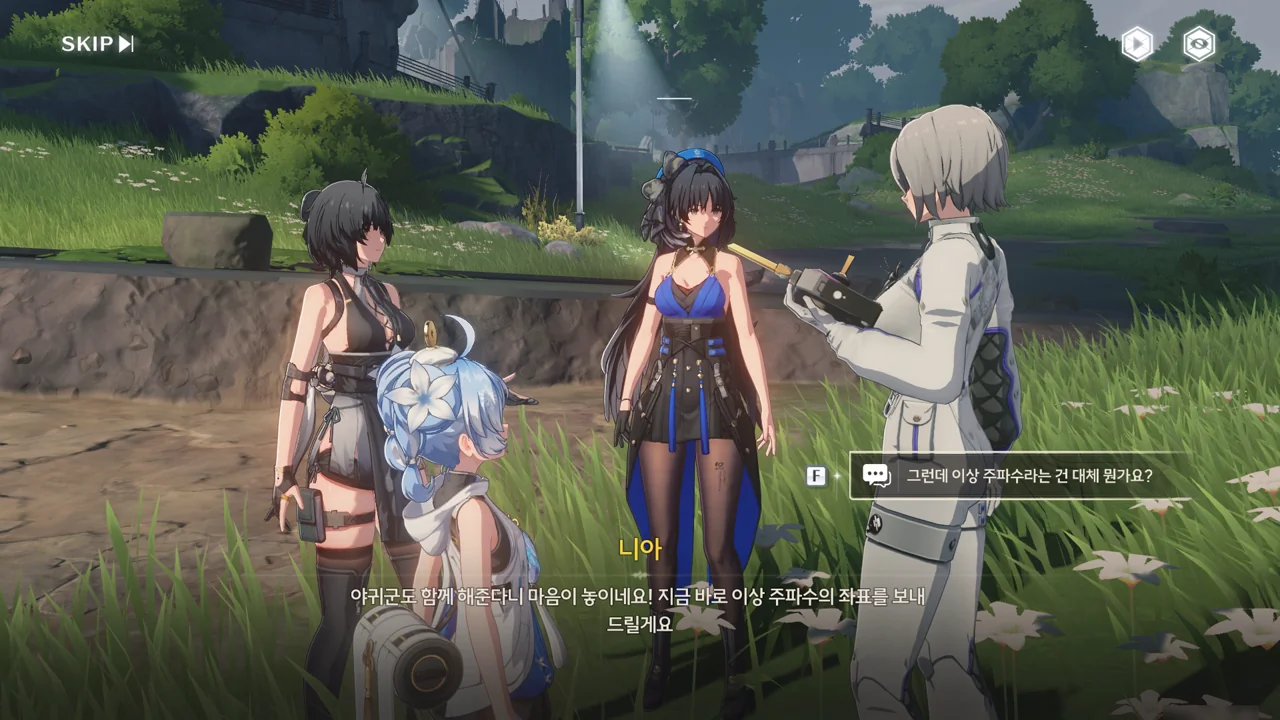Skip the cutscene dialogue
Image resolution: width=1280 pixels, height=720 pixels.
pyautogui.click(x=97, y=44)
